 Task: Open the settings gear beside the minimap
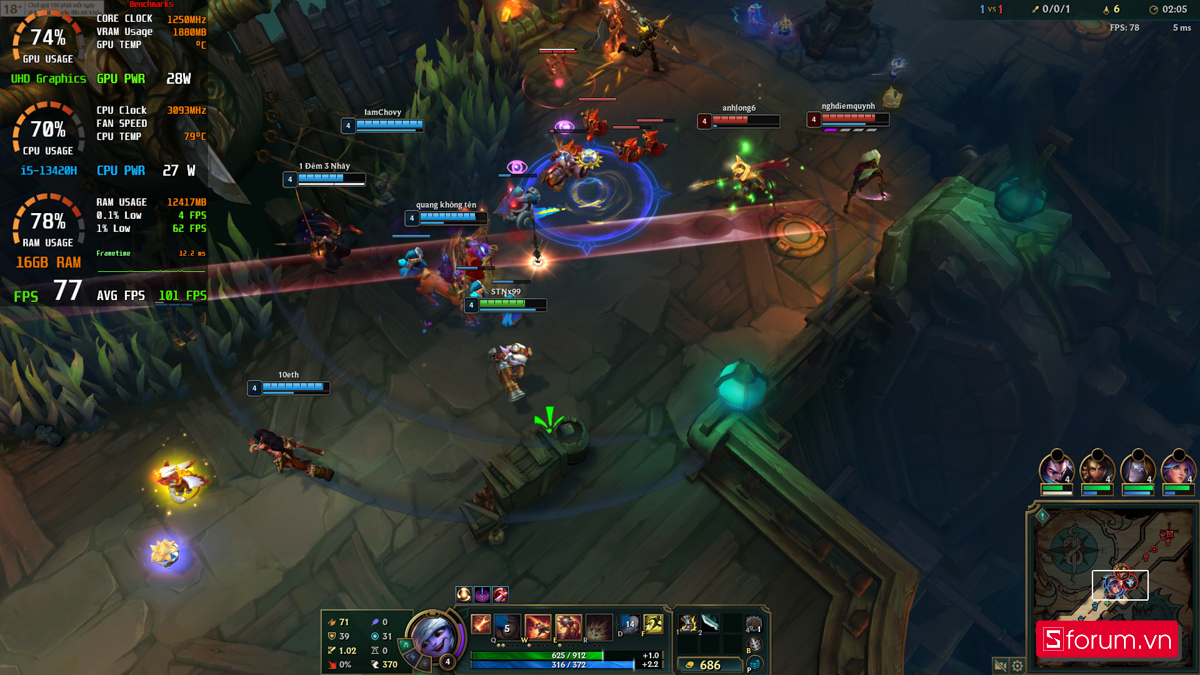coord(1017,665)
